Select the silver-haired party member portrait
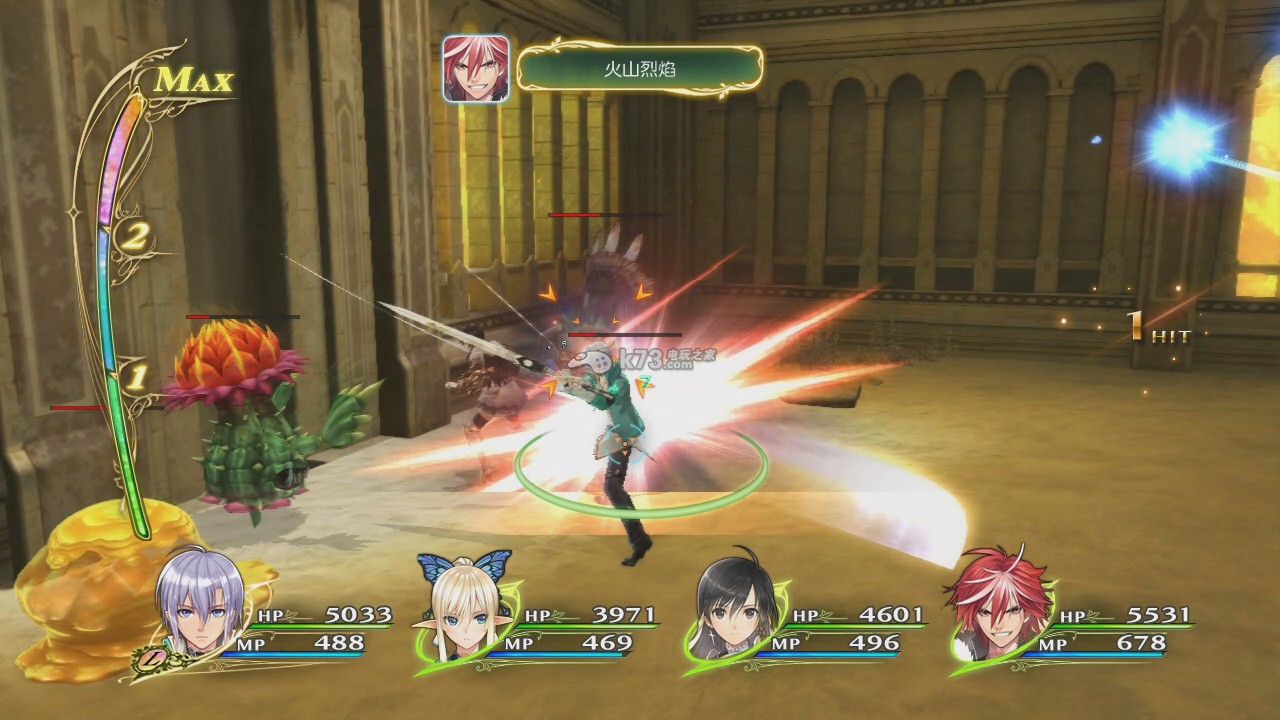Viewport: 1280px width, 720px height. tap(200, 605)
